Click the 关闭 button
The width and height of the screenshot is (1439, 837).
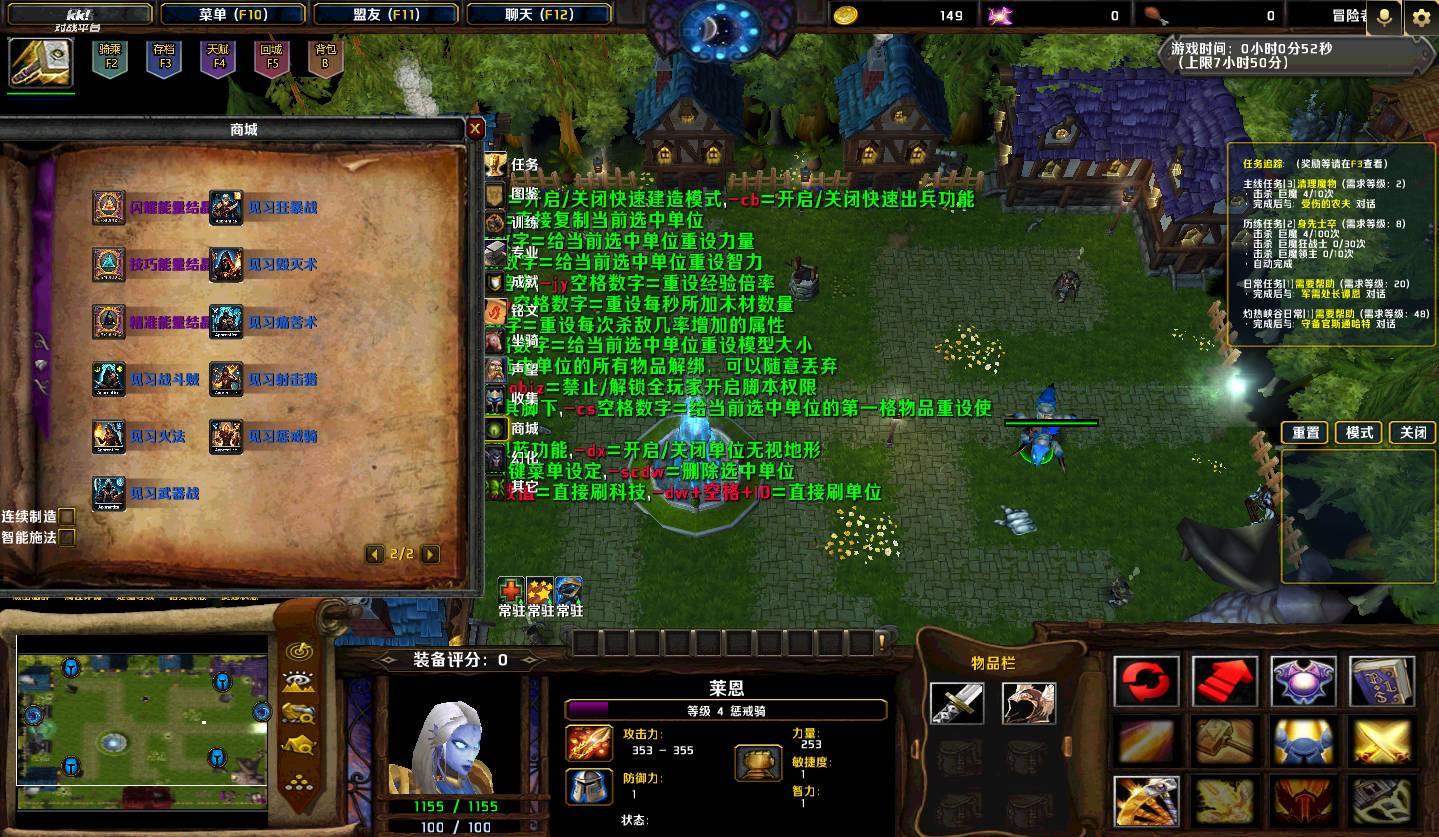pos(1413,433)
